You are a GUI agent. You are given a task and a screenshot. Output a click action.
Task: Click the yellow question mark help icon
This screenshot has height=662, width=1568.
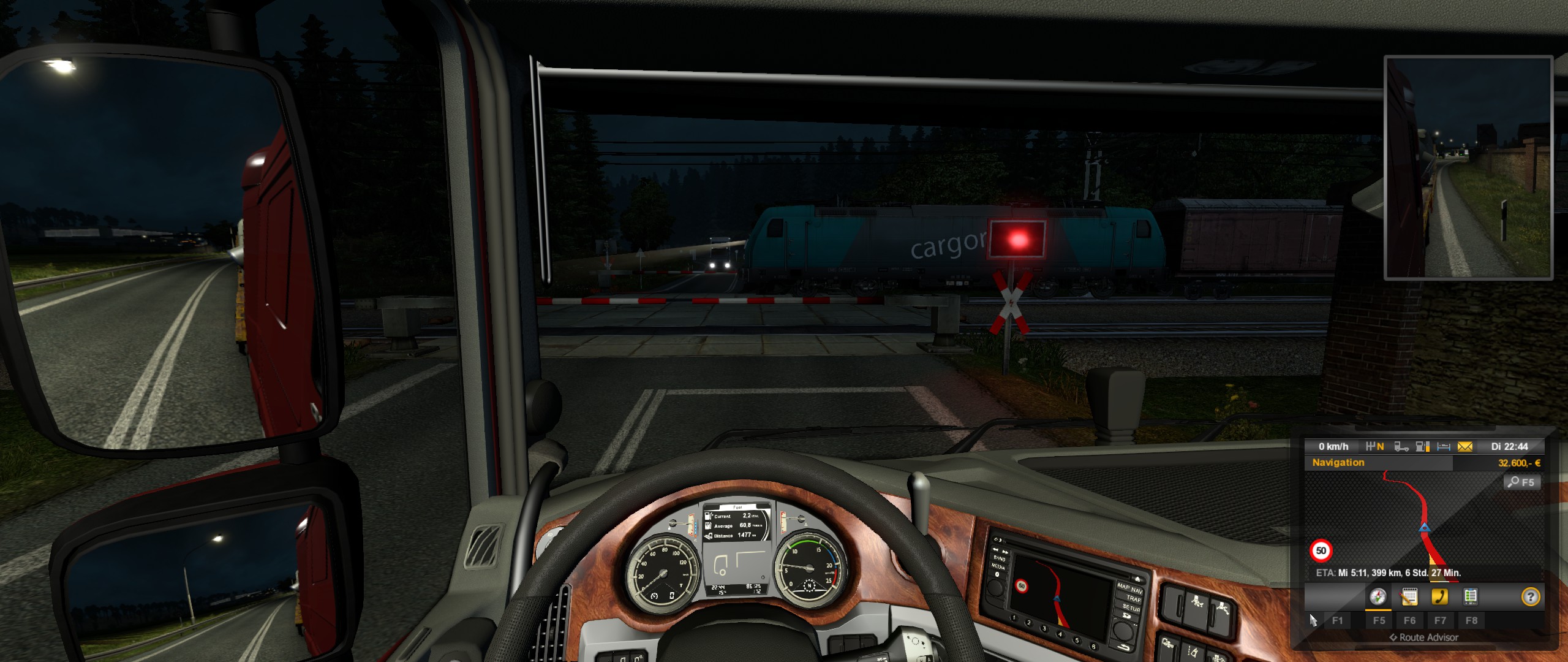1530,596
